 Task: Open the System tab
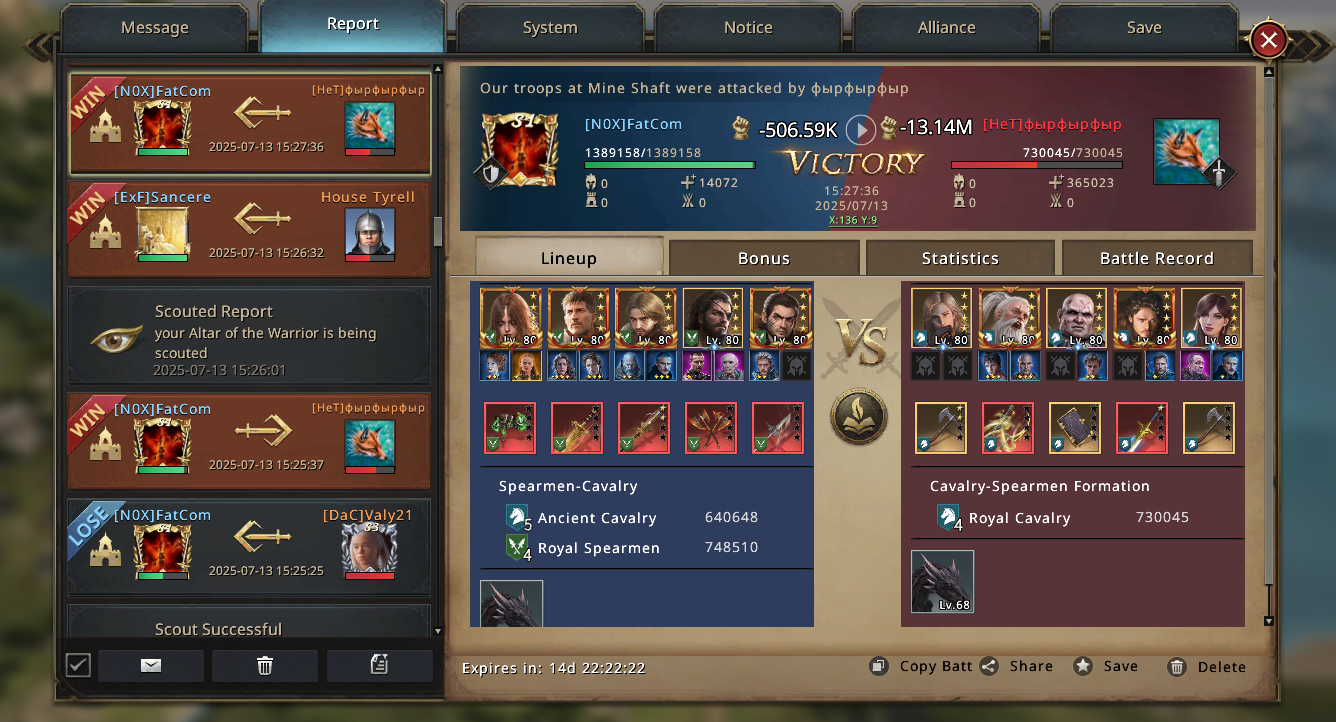[x=550, y=28]
